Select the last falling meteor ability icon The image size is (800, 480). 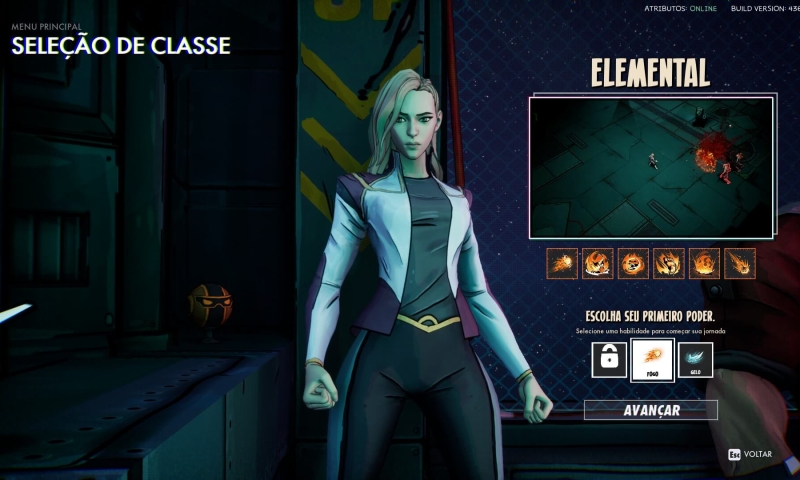click(740, 263)
